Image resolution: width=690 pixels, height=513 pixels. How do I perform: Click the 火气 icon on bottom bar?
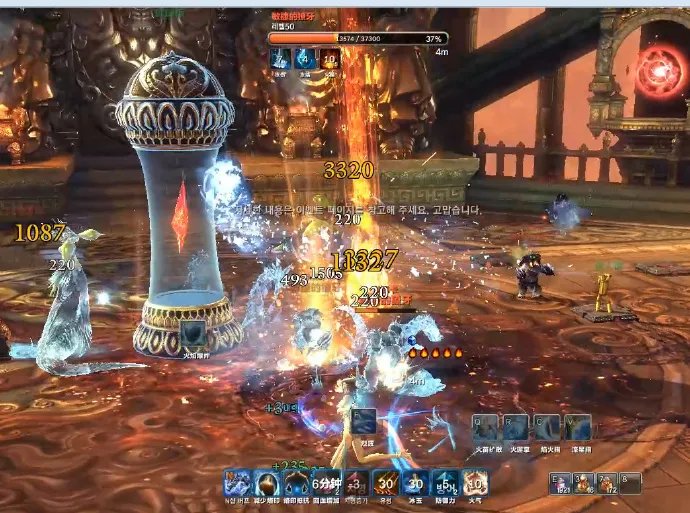[x=475, y=482]
